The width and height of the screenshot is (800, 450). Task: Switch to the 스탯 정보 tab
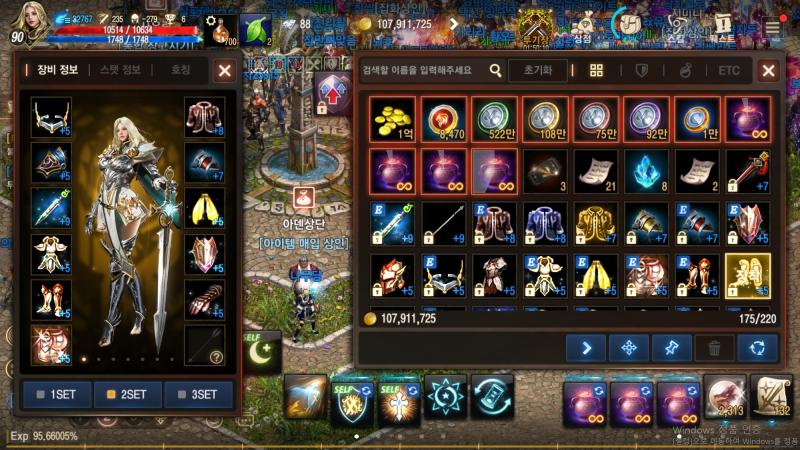coord(120,70)
